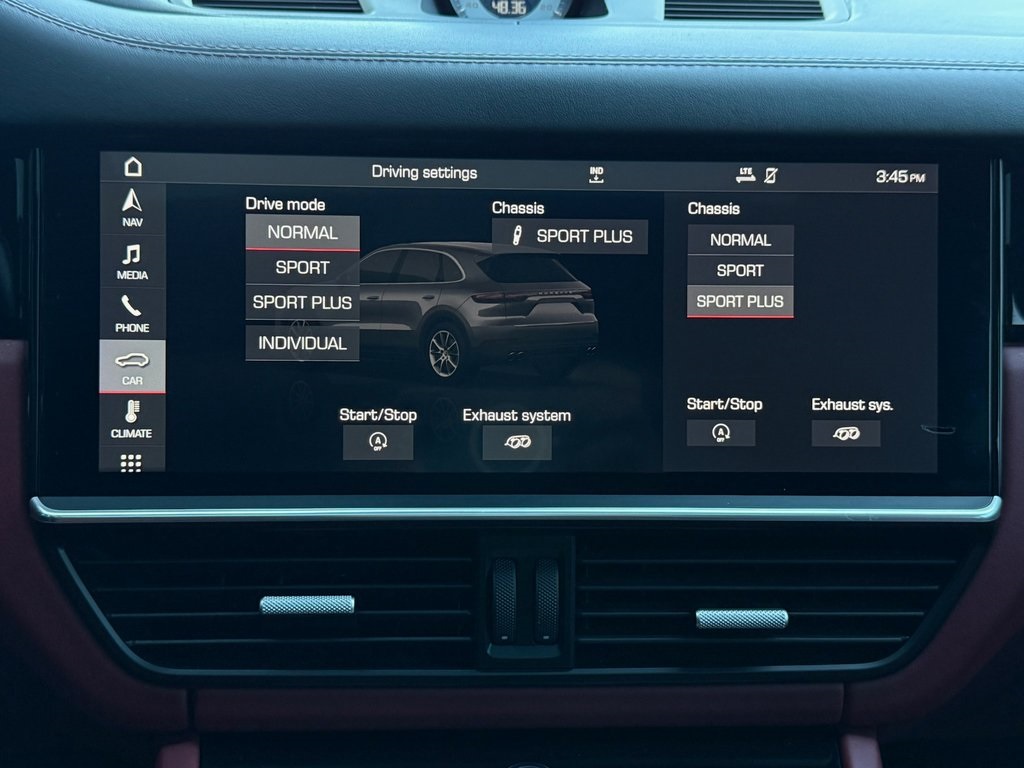Select SPORT PLUS under Drive mode
Image resolution: width=1024 pixels, height=768 pixels.
(x=302, y=302)
